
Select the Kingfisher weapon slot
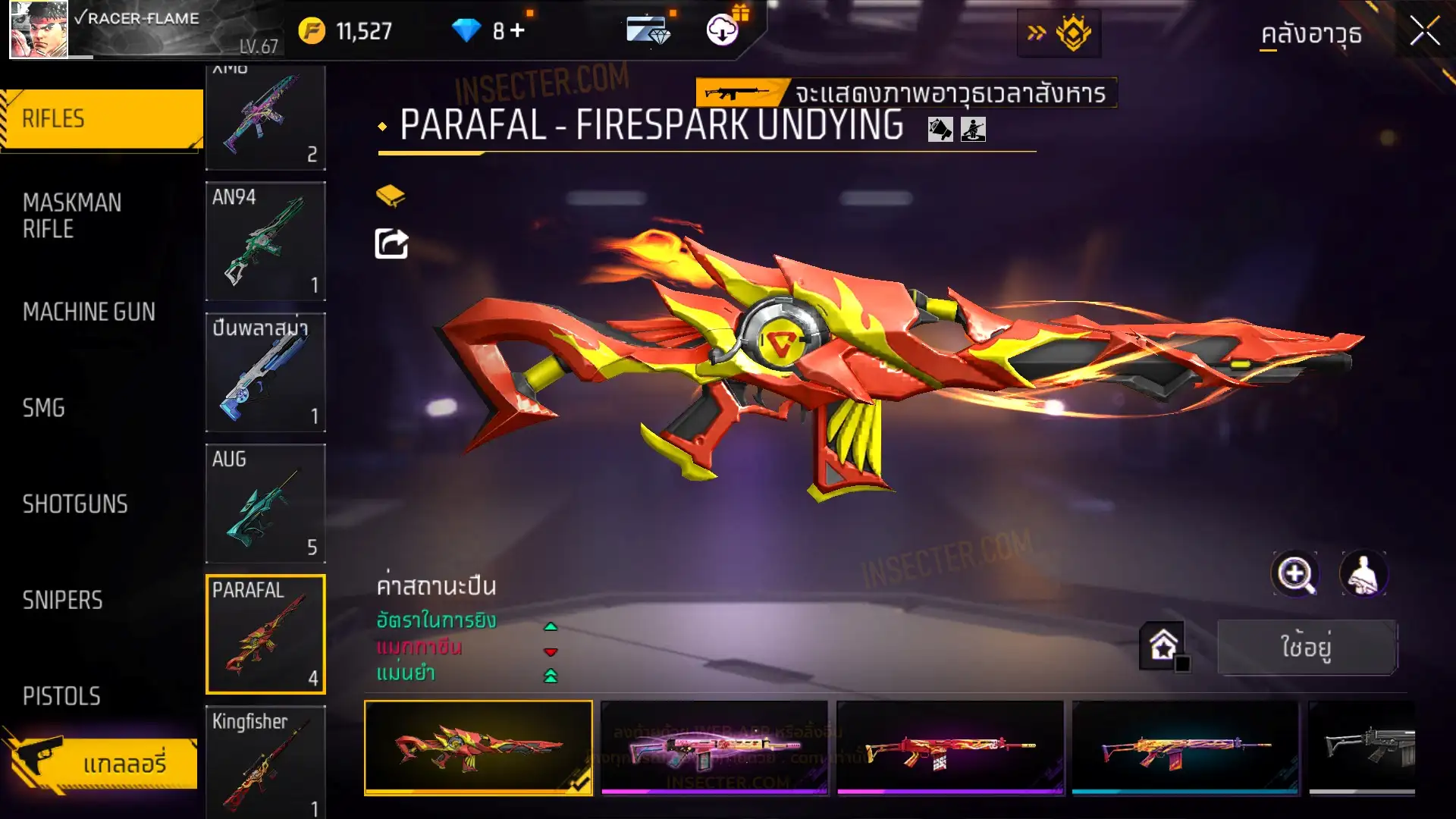pyautogui.click(x=265, y=762)
